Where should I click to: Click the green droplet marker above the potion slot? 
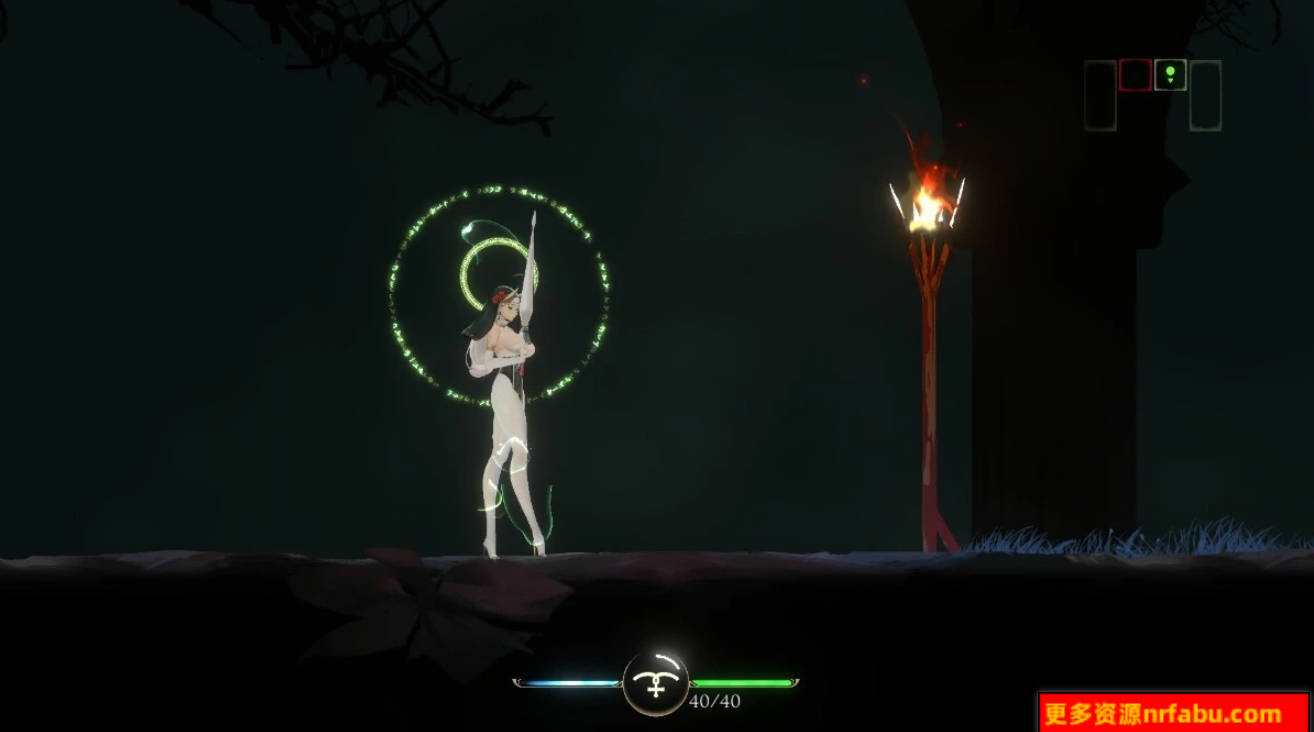pyautogui.click(x=1170, y=71)
